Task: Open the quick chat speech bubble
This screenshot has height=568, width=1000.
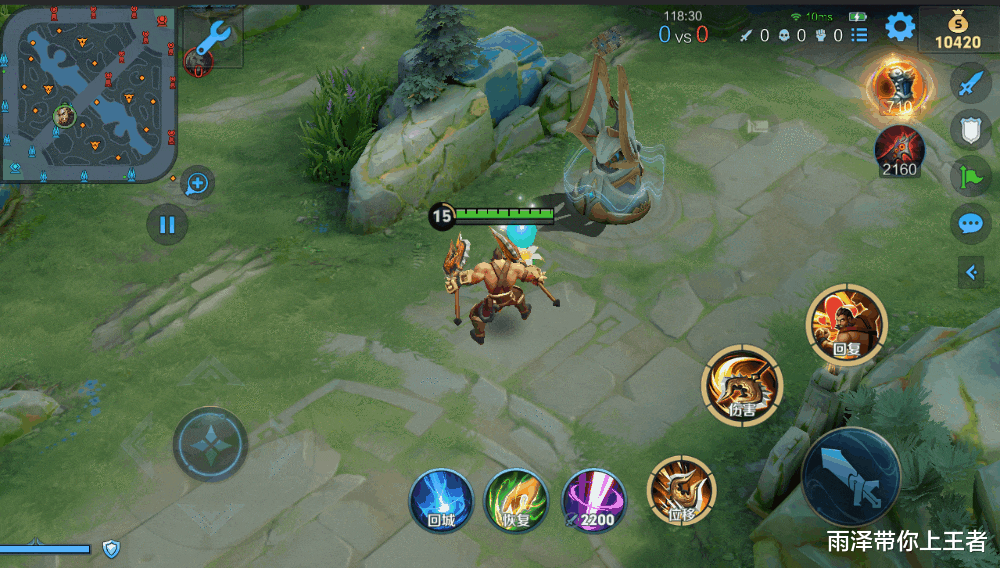Action: click(969, 222)
